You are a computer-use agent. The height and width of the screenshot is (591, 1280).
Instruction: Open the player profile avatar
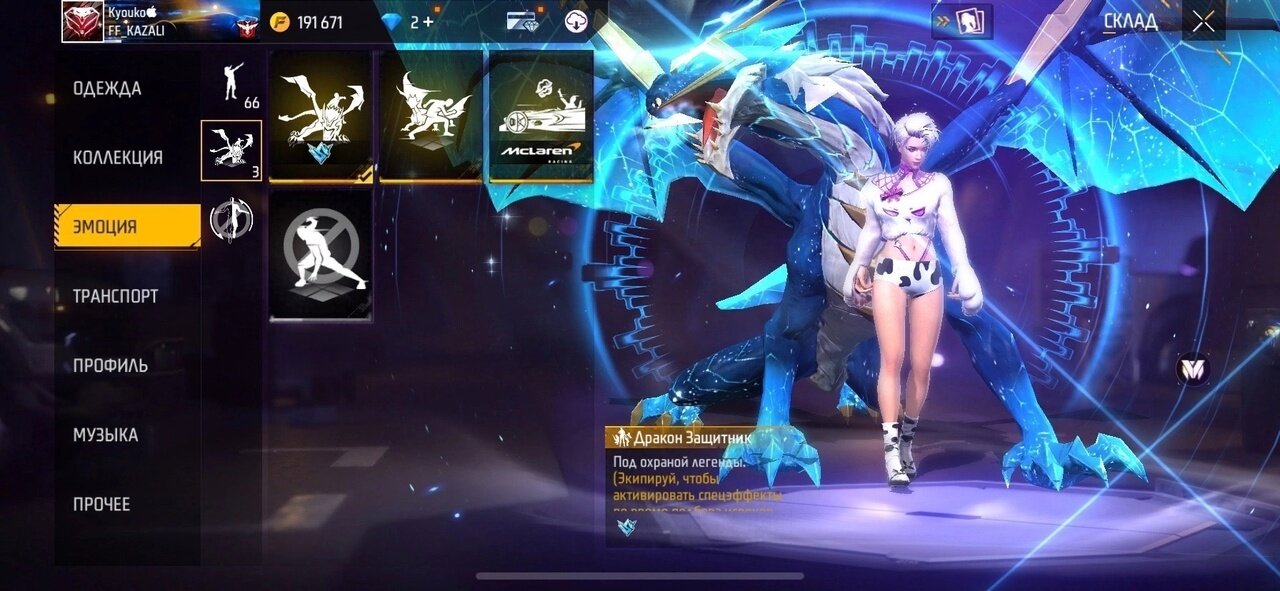tap(82, 22)
